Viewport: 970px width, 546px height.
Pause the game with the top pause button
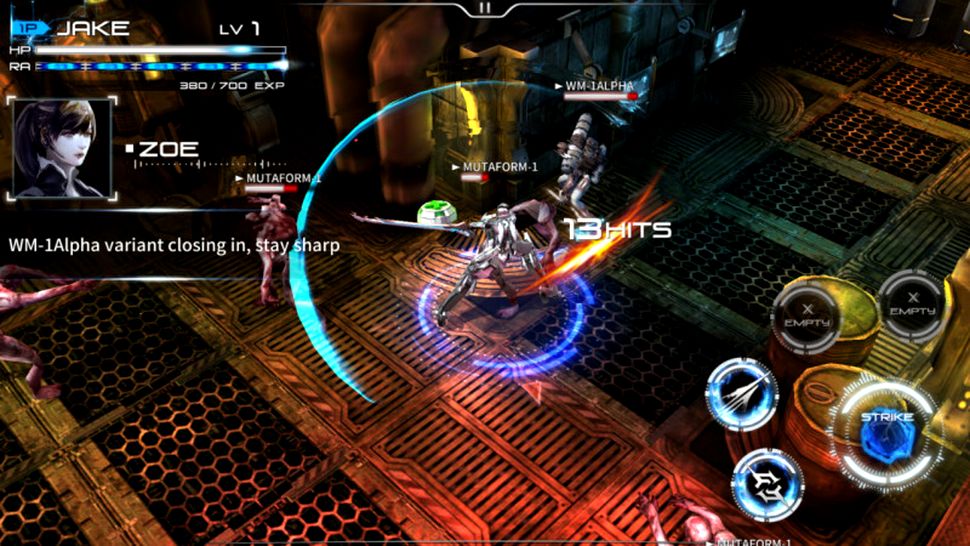(x=485, y=8)
